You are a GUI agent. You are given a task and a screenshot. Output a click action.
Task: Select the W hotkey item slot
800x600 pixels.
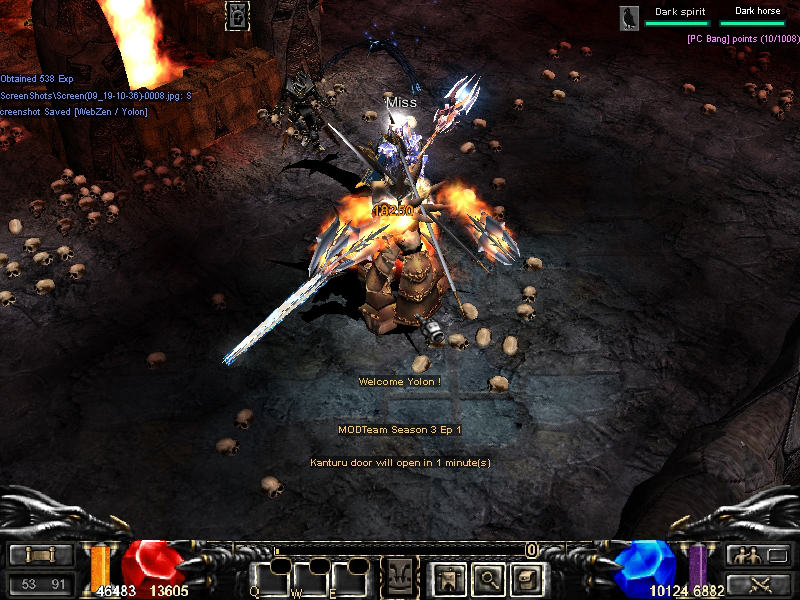(313, 578)
